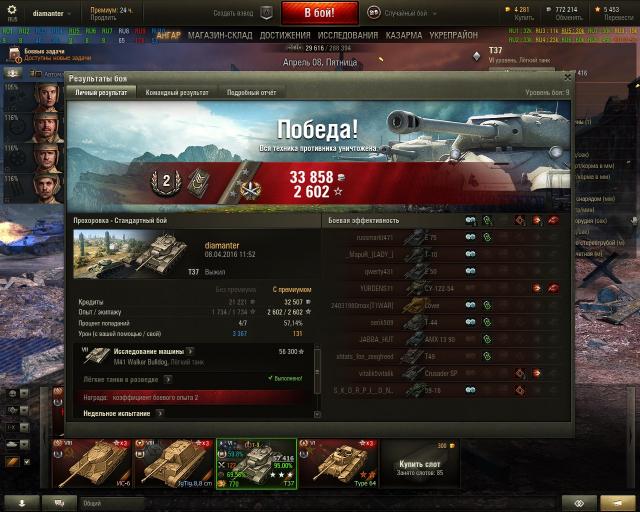The image size is (640, 512).
Task: Buy a new slot with Купить слот
Action: (x=420, y=463)
